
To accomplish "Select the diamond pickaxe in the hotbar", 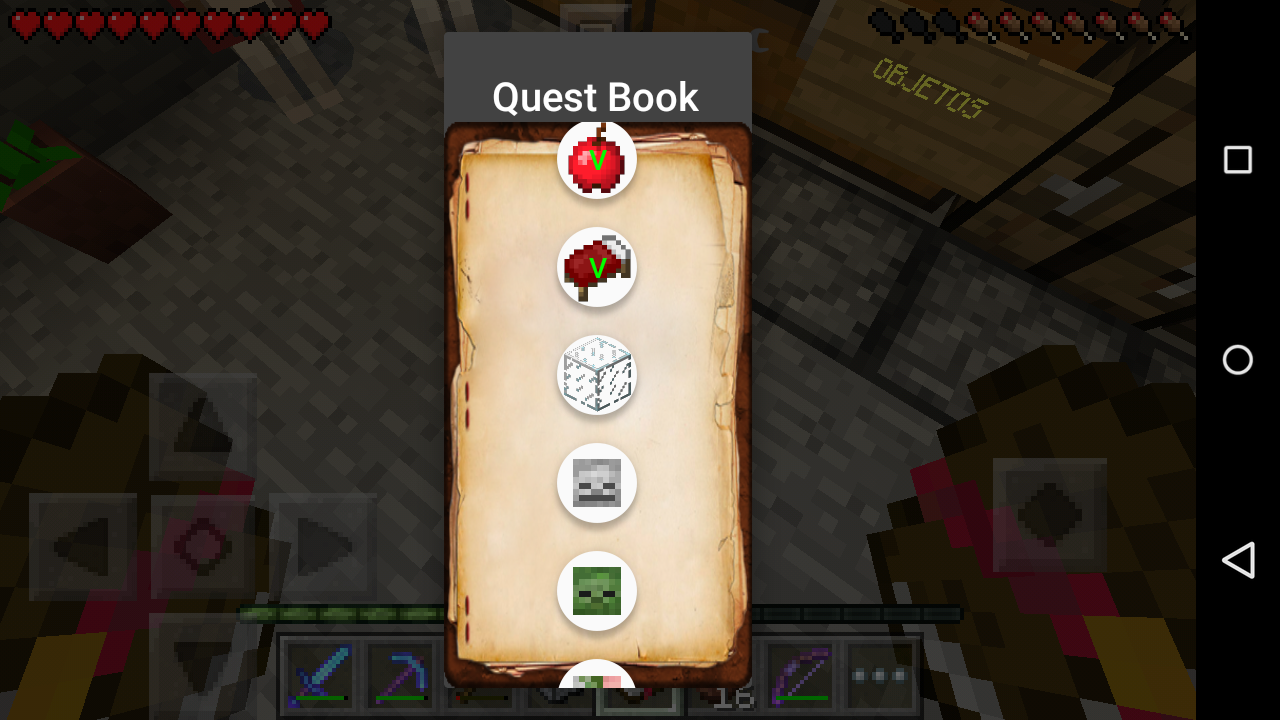I will (x=402, y=677).
